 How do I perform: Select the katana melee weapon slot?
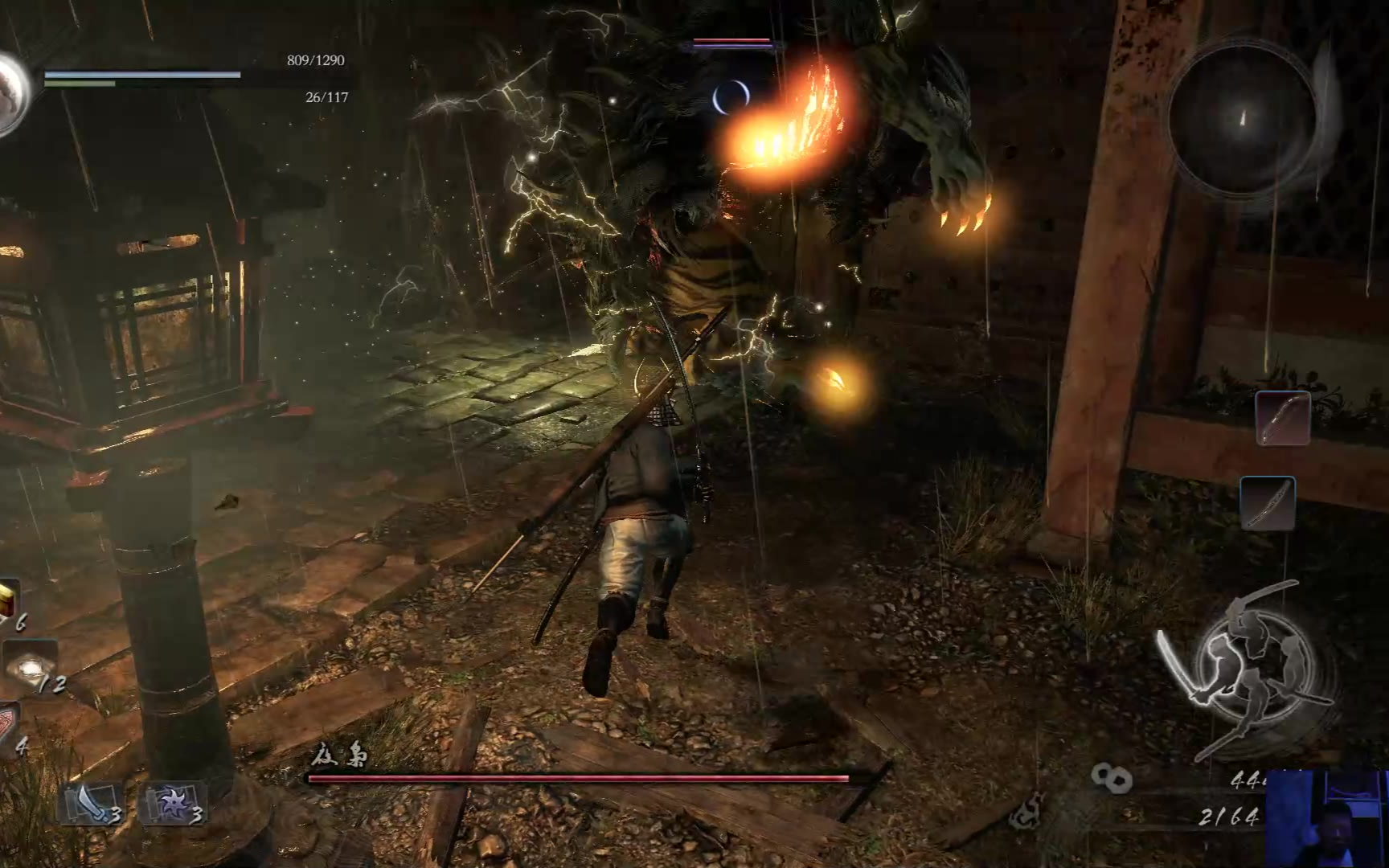tap(1268, 503)
